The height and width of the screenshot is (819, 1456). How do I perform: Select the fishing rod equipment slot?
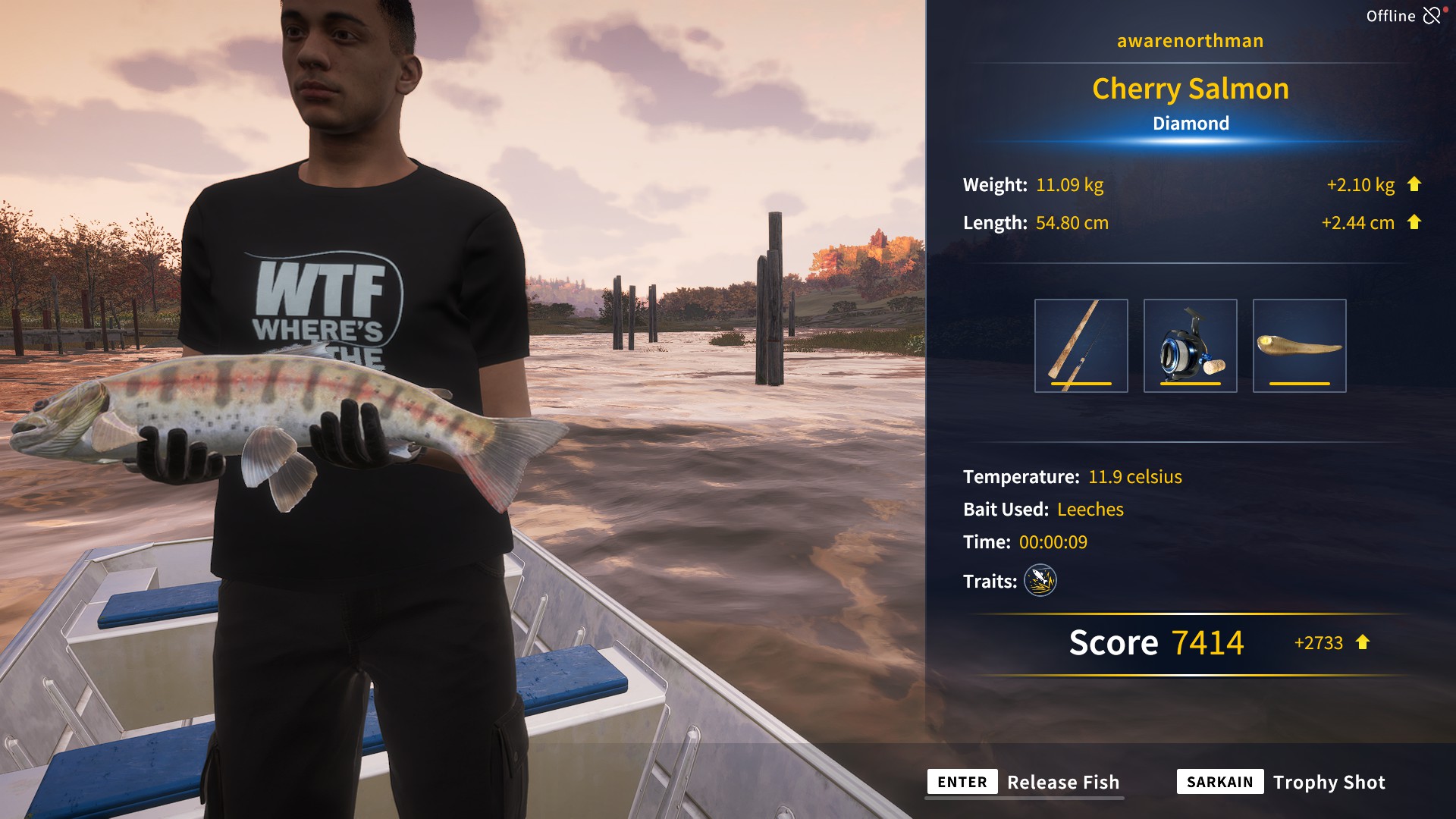pos(1081,346)
